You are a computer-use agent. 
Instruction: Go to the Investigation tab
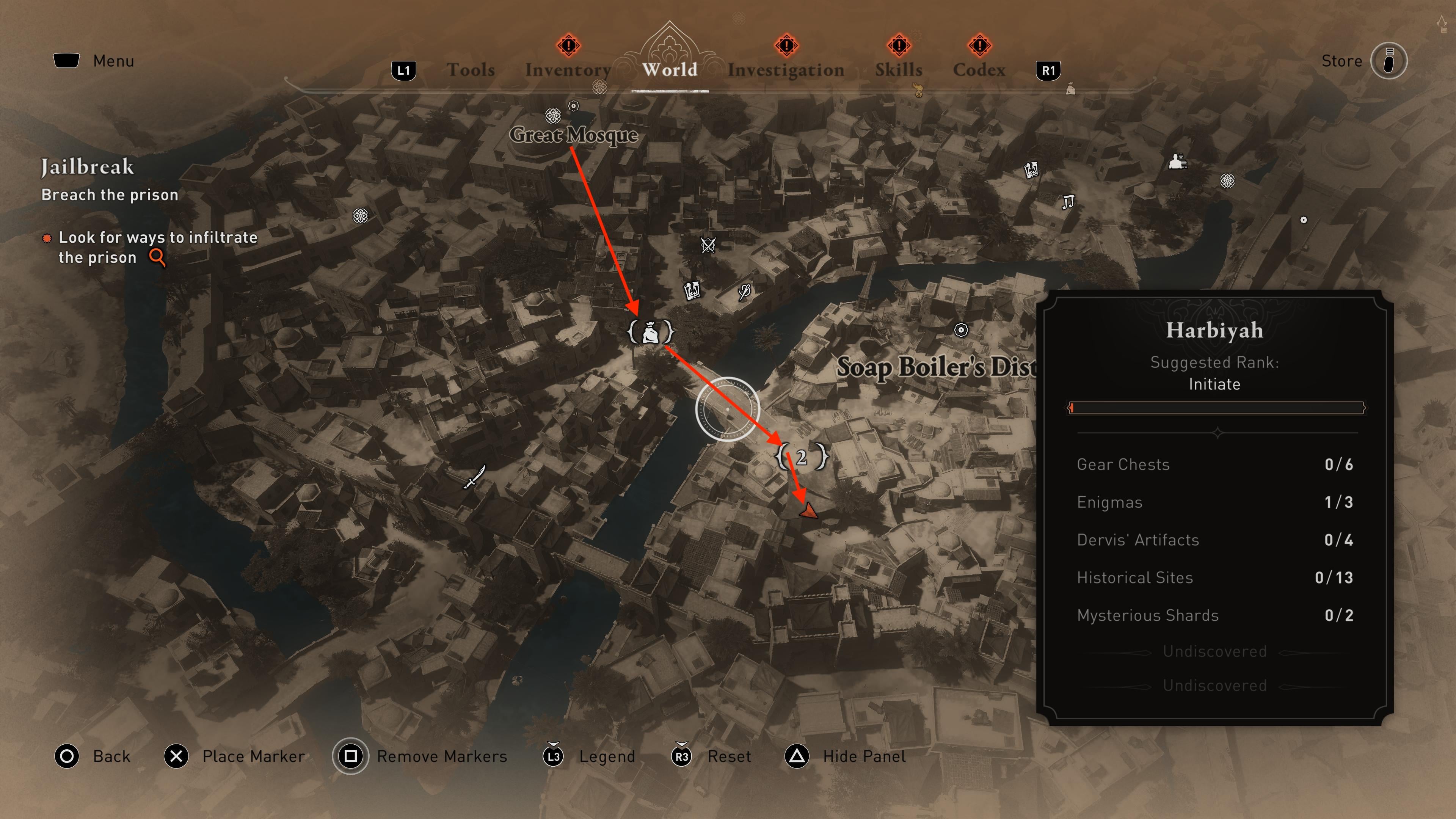[786, 70]
